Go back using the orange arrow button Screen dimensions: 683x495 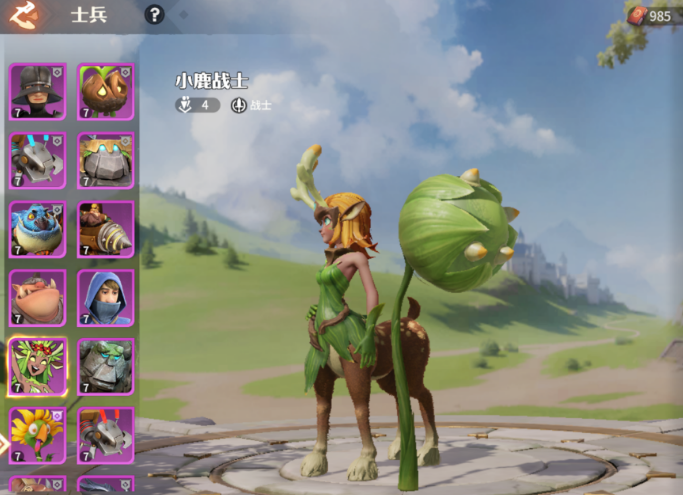coord(23,15)
